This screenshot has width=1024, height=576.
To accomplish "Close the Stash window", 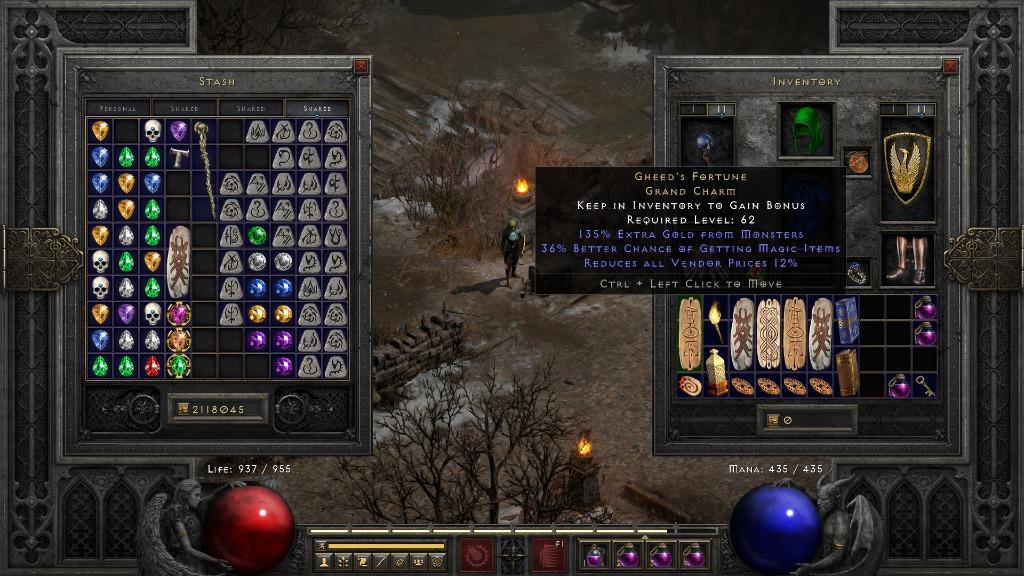I will pos(361,67).
